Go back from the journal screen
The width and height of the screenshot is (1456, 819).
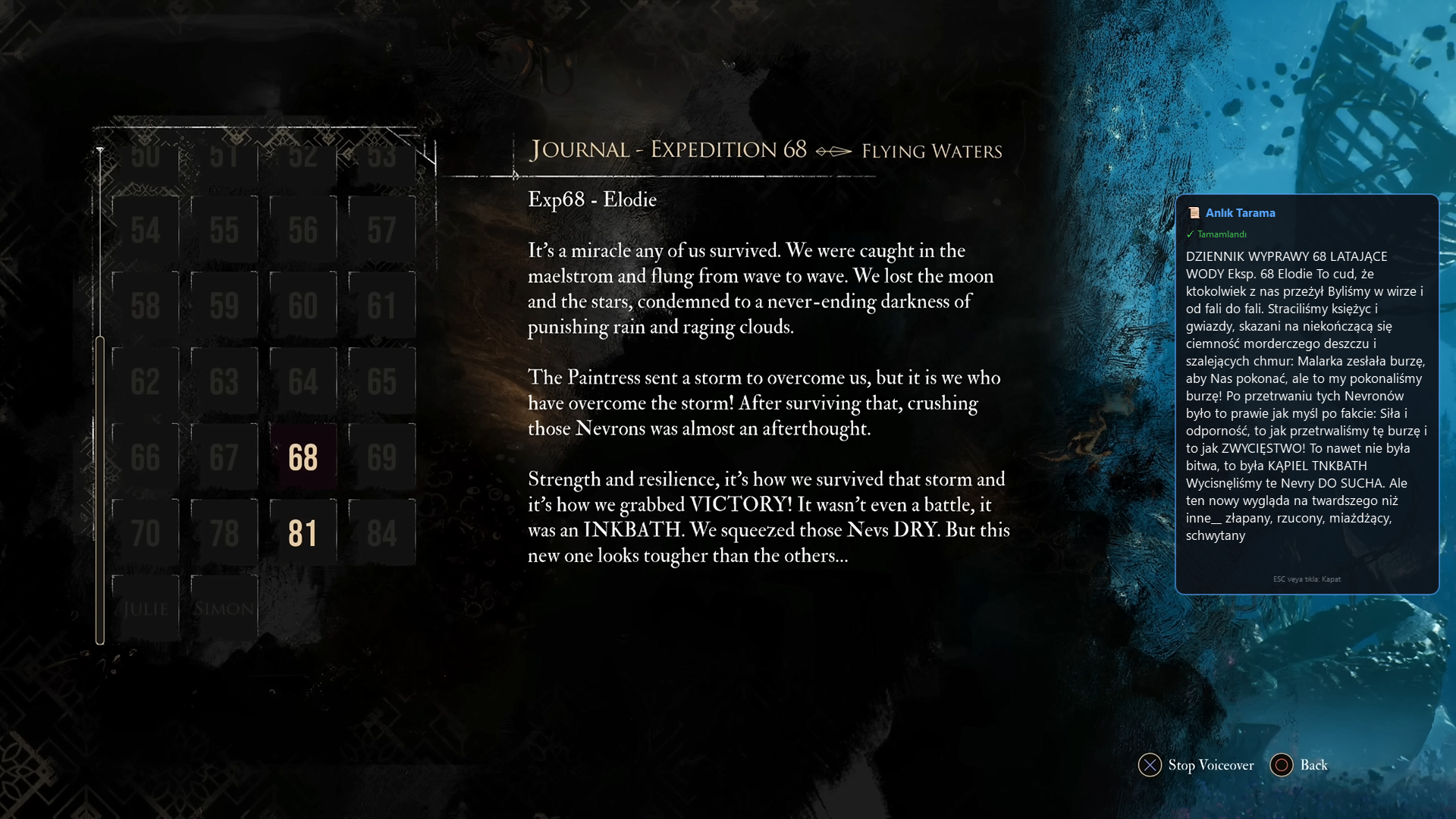click(x=1299, y=765)
